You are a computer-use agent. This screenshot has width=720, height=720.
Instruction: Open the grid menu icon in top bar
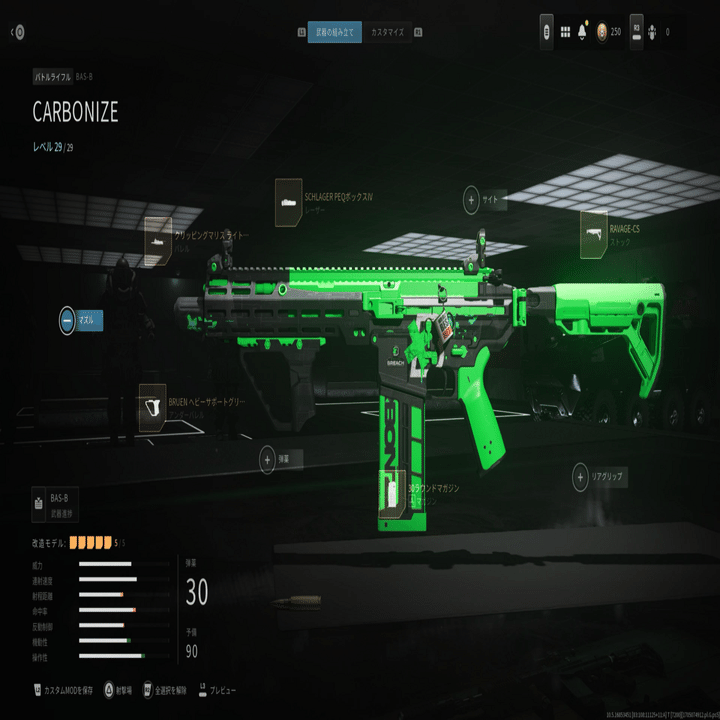coord(564,32)
